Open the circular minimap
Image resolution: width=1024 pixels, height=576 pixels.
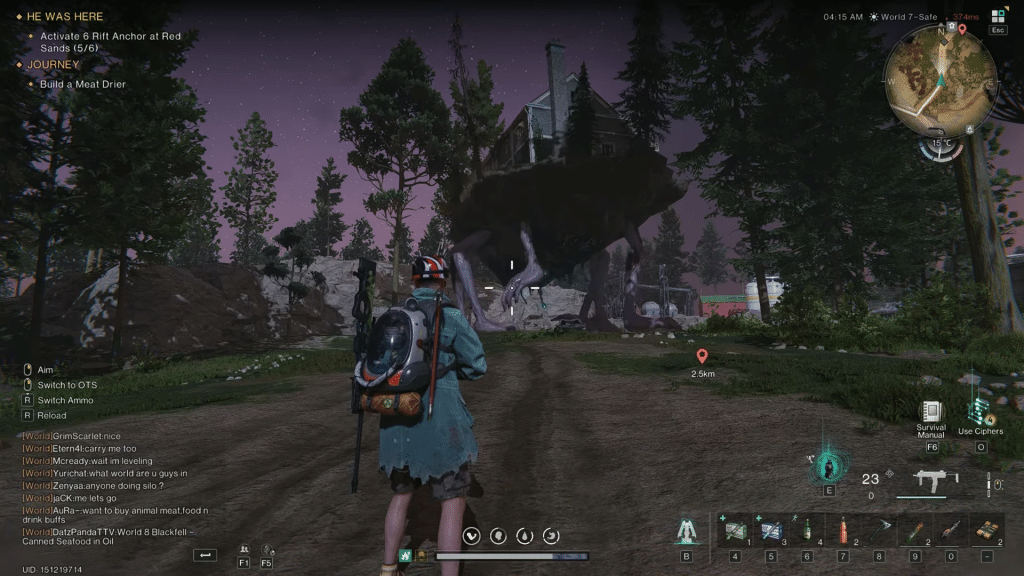(940, 80)
